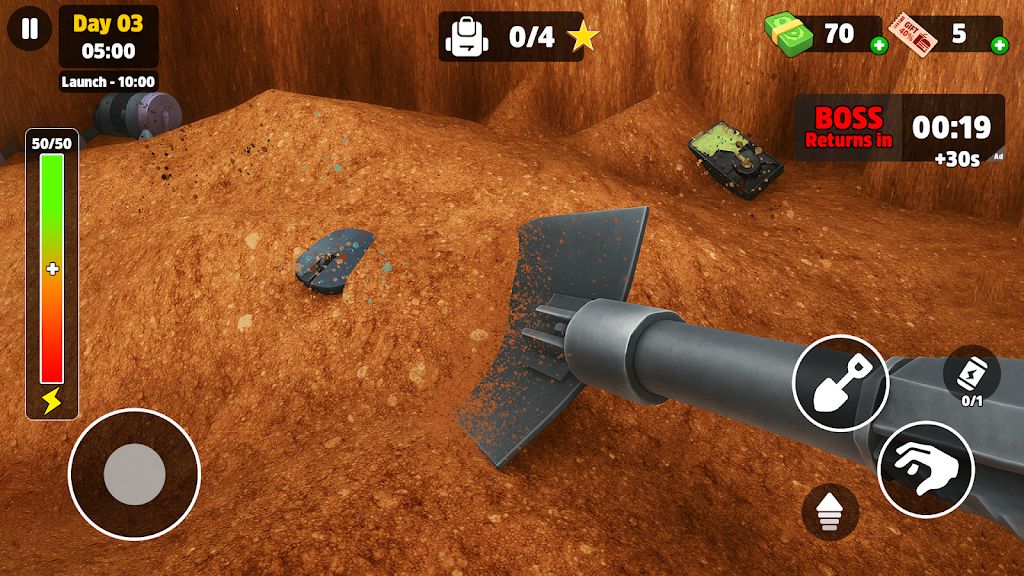Tap the hand grab button
The height and width of the screenshot is (576, 1024).
926,468
